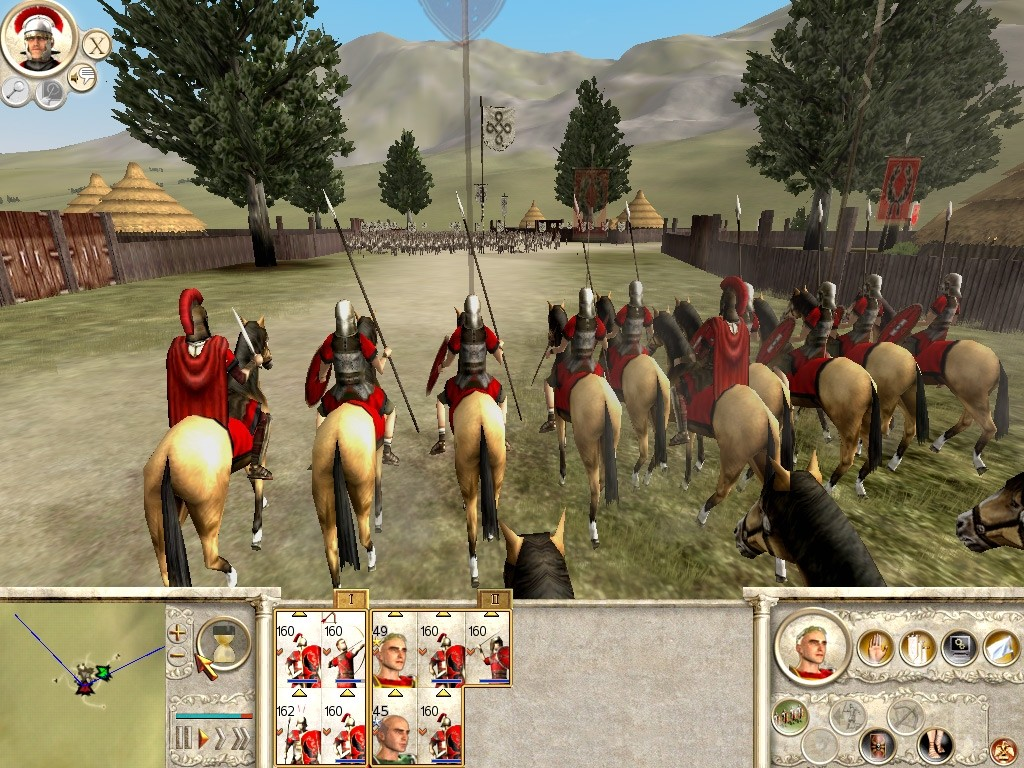1024x768 pixels.
Task: Dismiss the advisor with the X button
Action: 96,44
